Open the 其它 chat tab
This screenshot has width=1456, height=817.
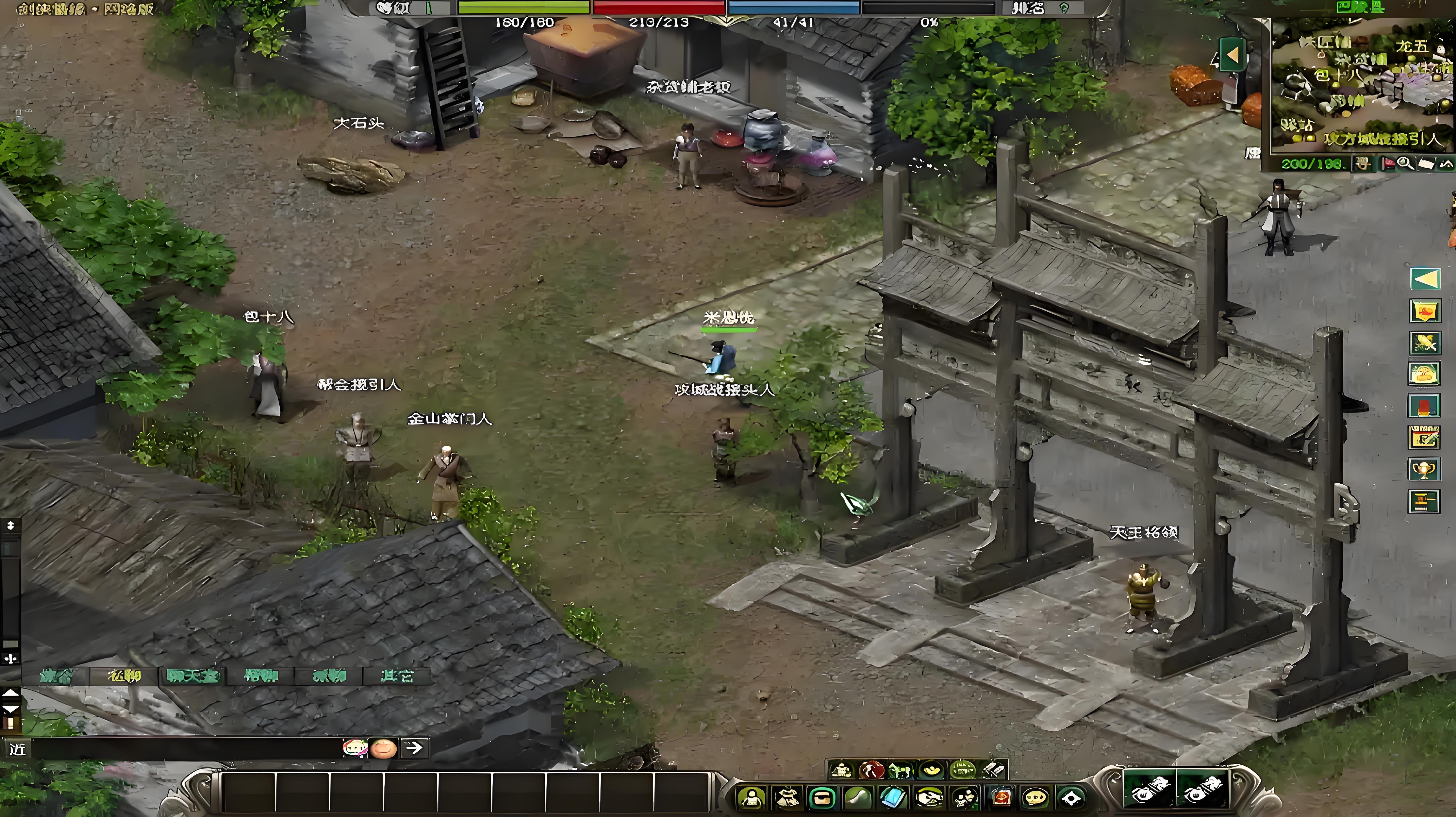click(397, 676)
